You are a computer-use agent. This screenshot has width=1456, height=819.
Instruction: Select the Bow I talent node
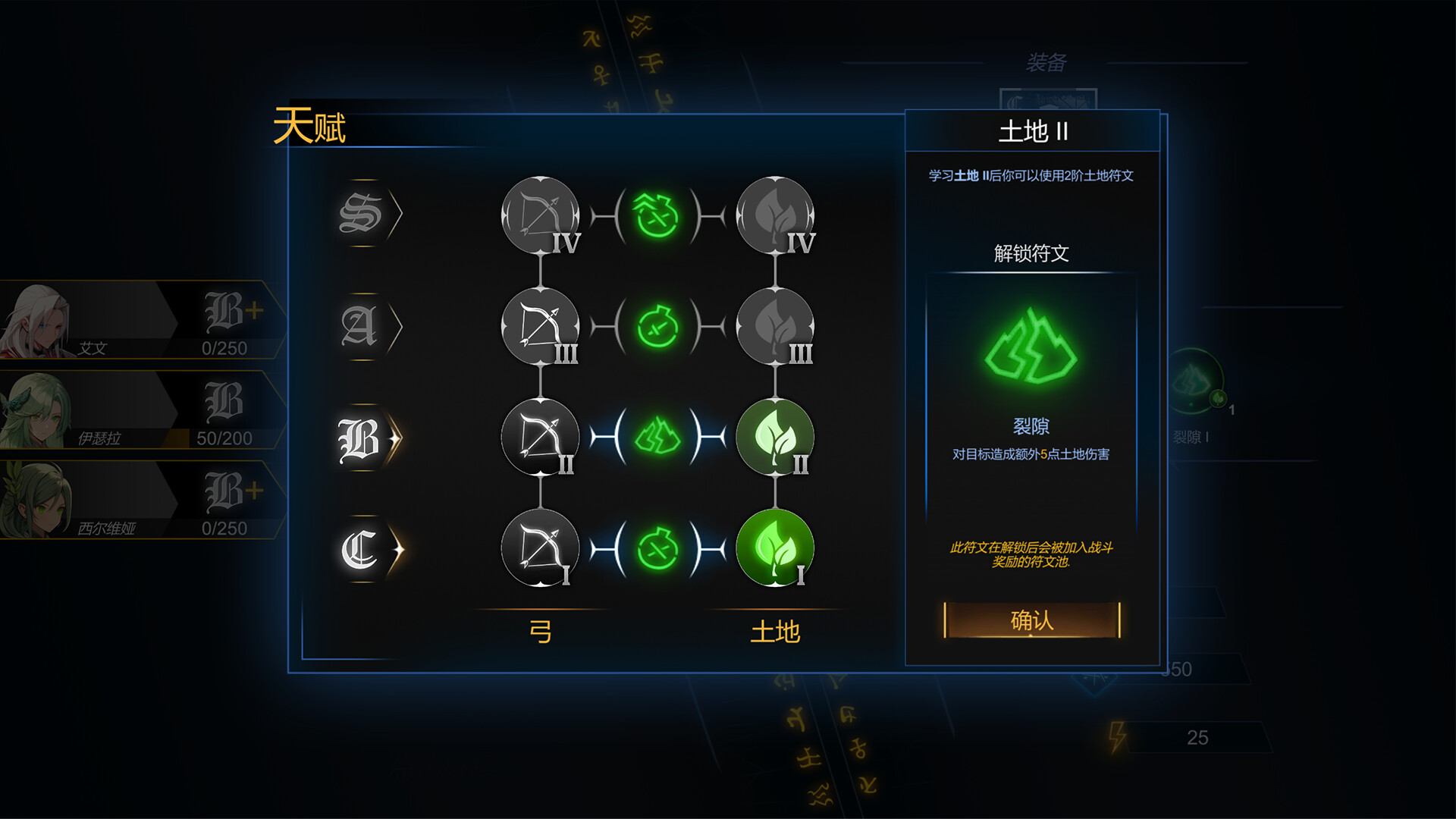tap(540, 548)
